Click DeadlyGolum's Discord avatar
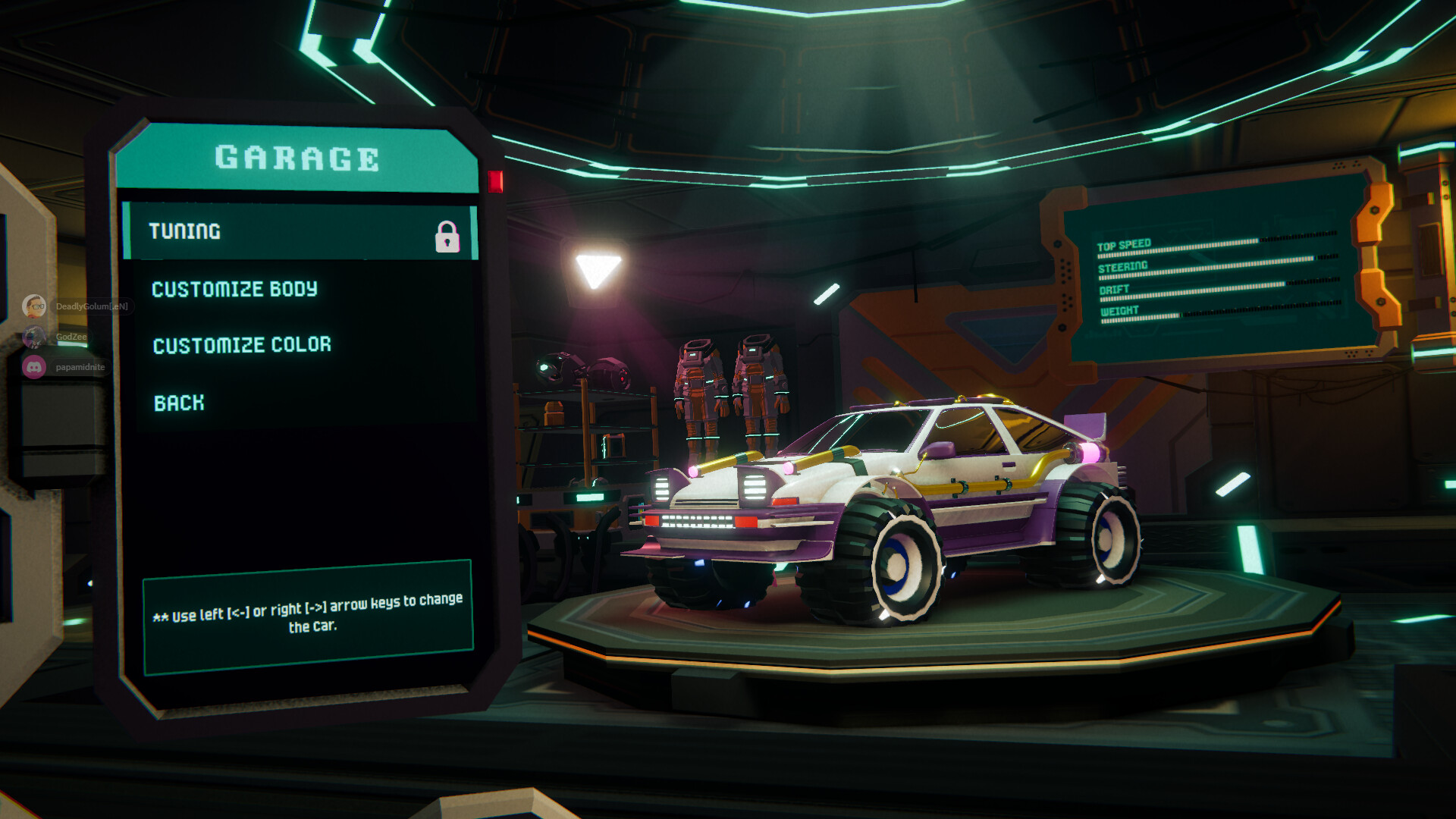This screenshot has height=819, width=1456. tap(36, 305)
